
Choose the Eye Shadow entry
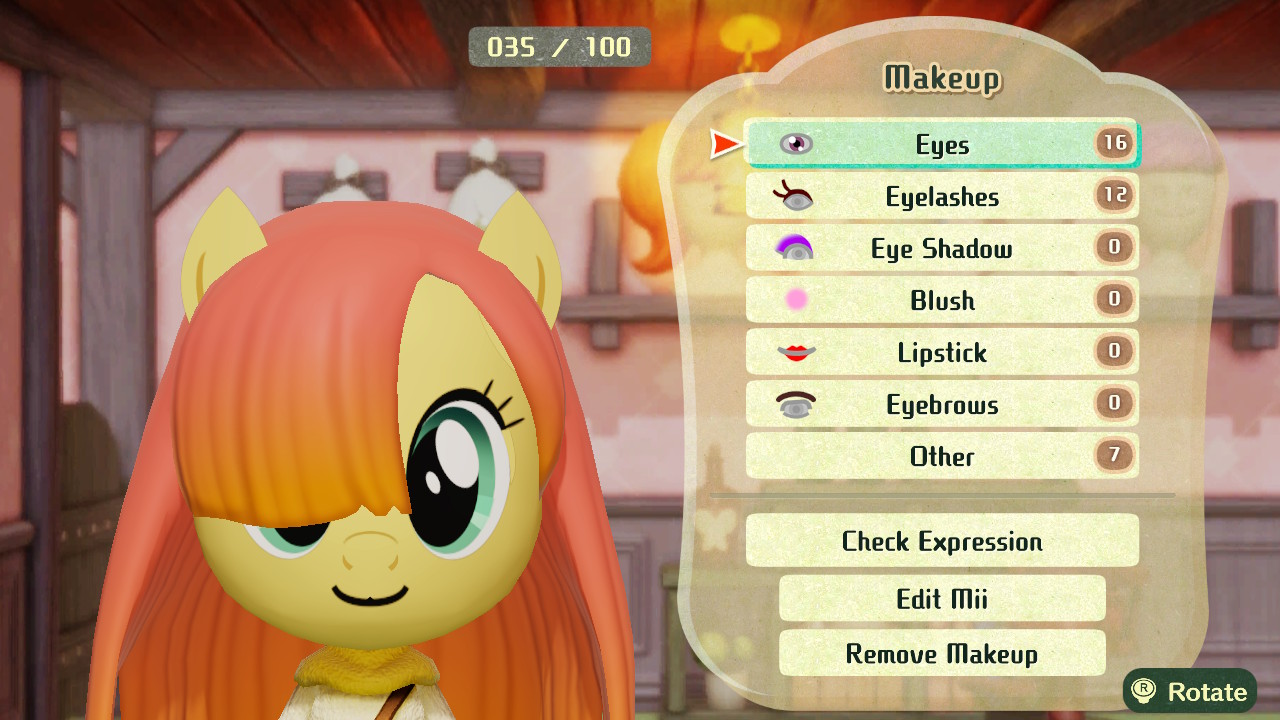[x=942, y=248]
